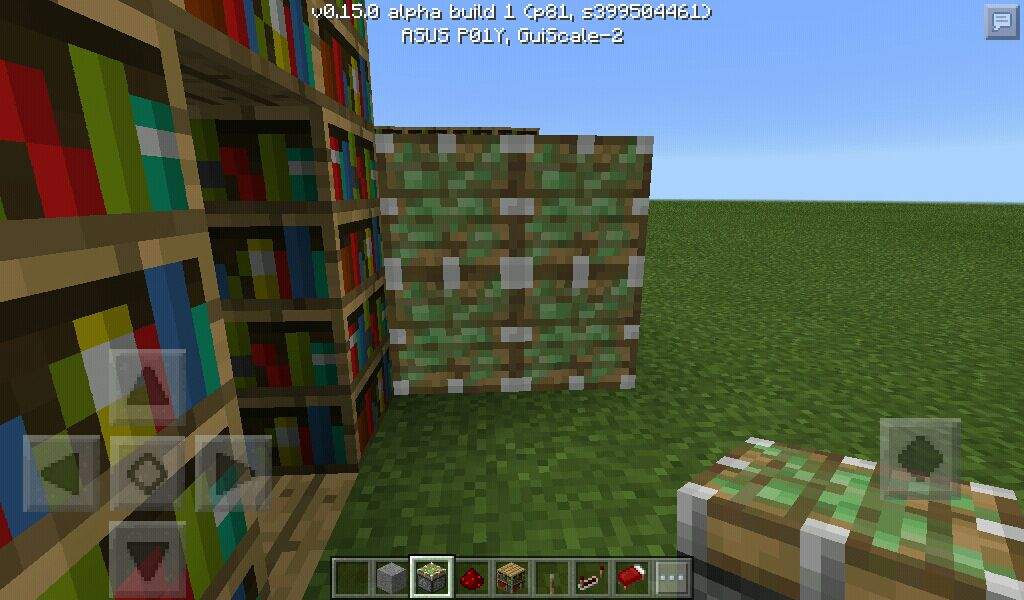1024x600 pixels.
Task: Open the chat using the speech bubble button
Action: tap(1001, 22)
